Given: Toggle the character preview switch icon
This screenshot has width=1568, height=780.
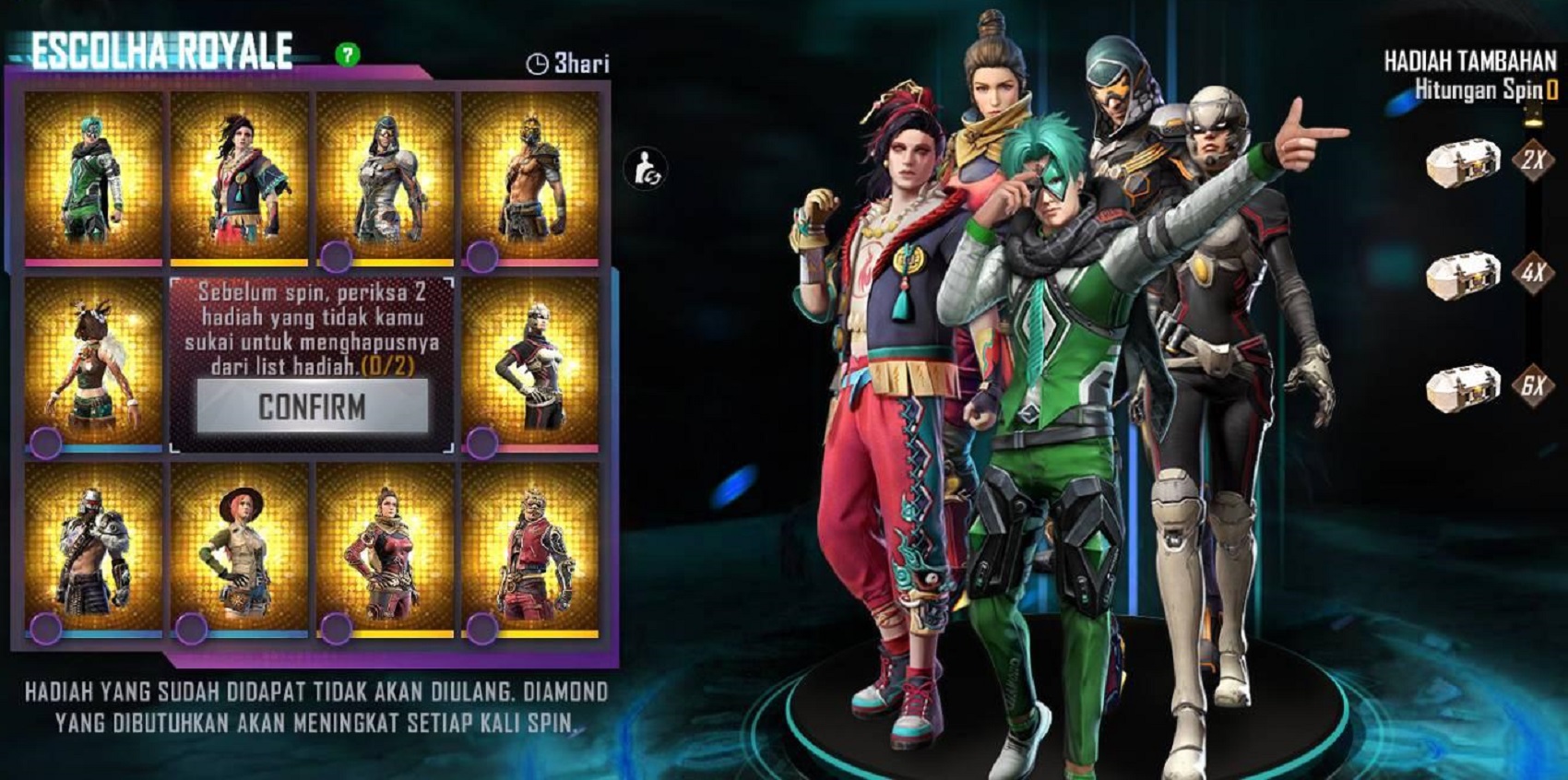Looking at the screenshot, I should [645, 170].
